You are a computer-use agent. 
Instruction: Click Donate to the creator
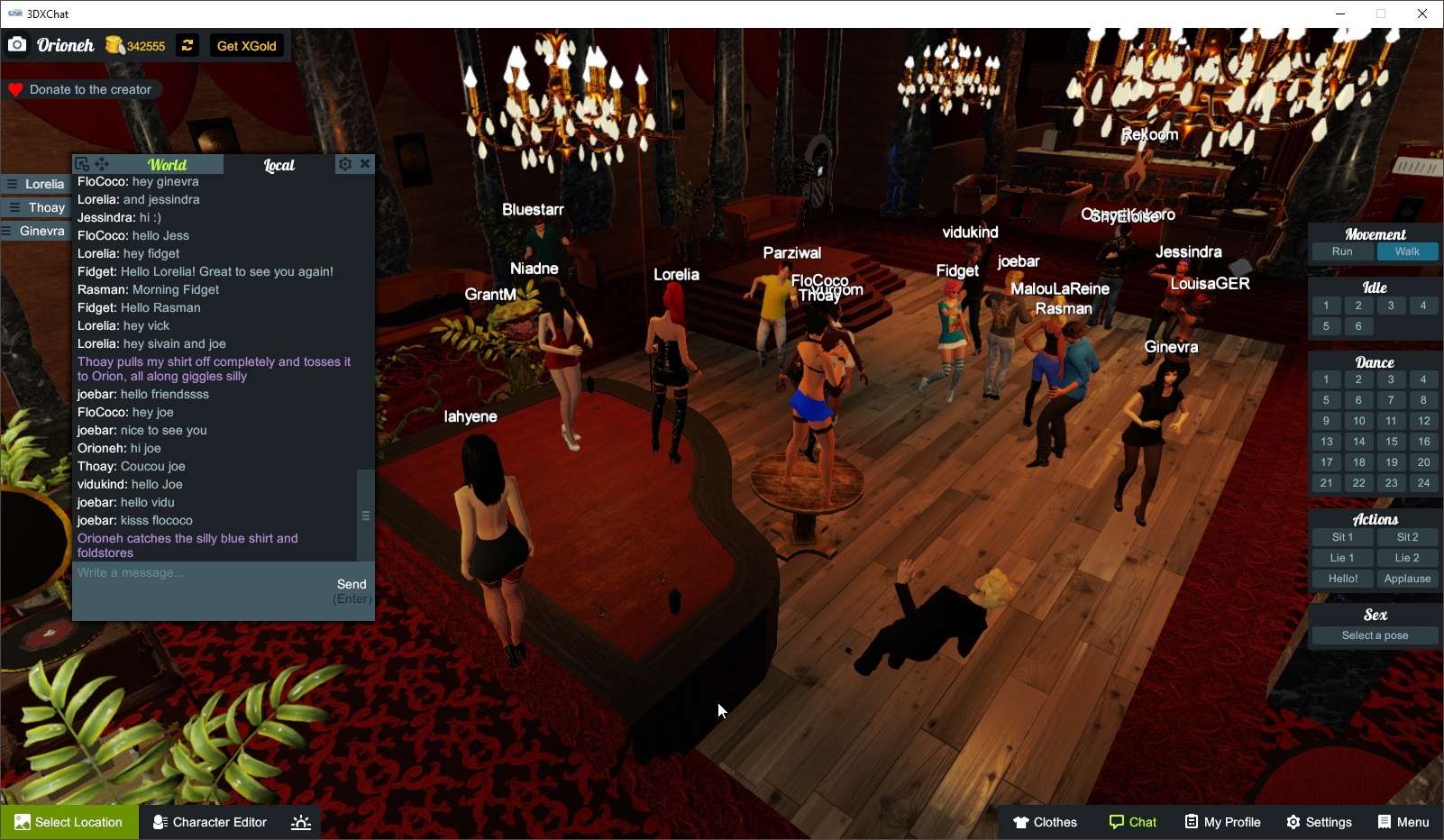click(83, 89)
